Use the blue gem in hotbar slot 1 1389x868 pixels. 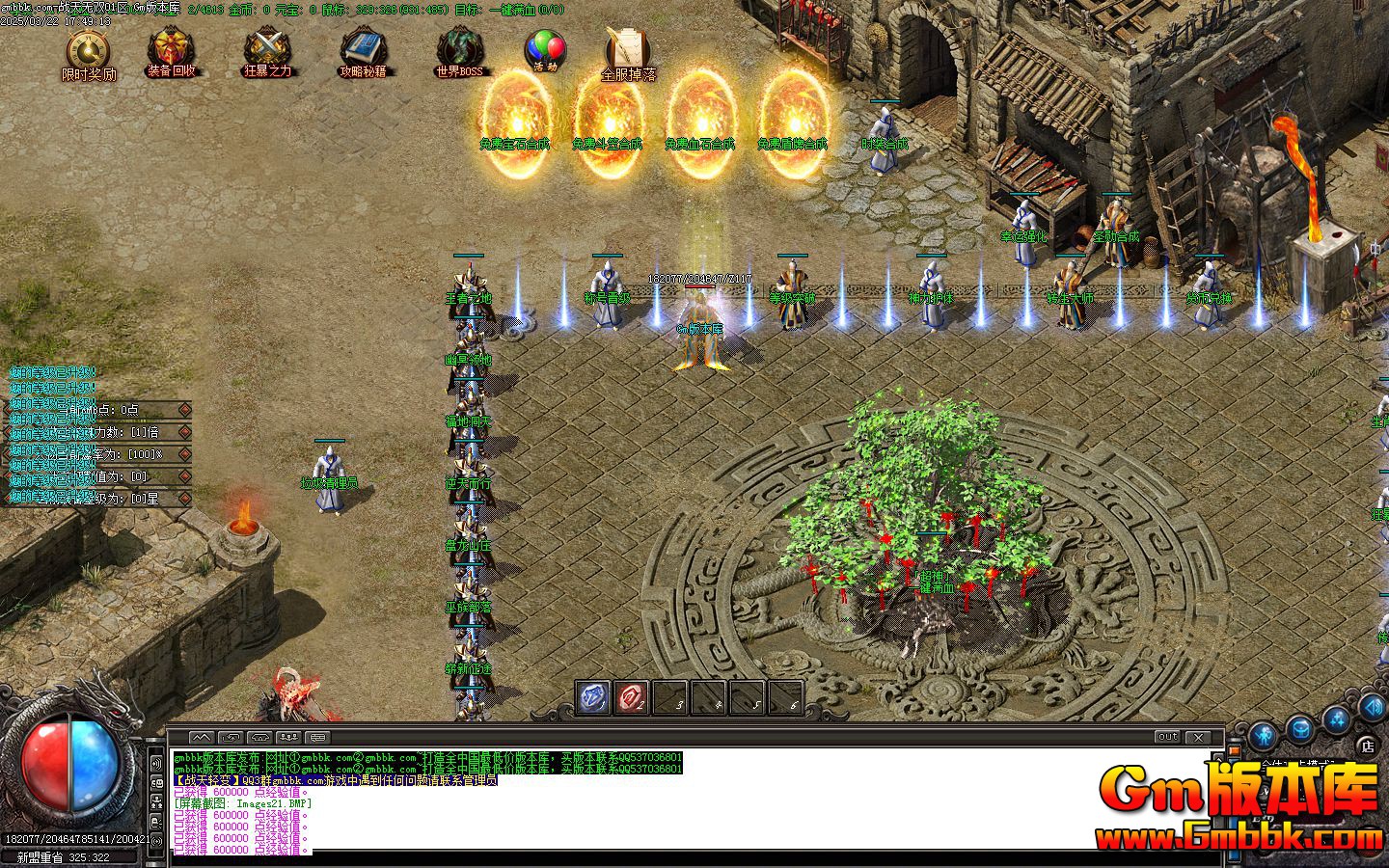593,697
